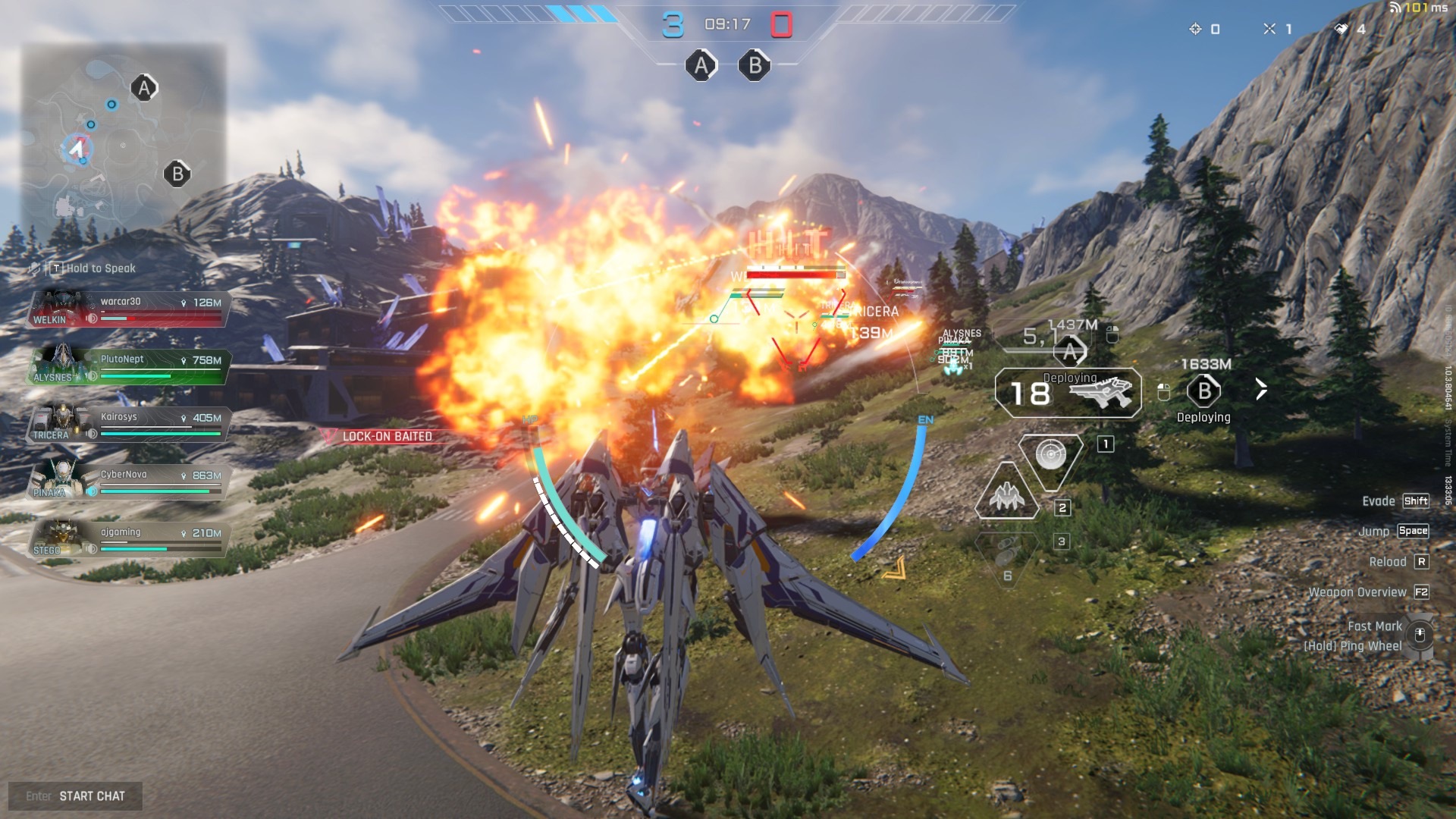Pick Kairosys piloting Tricera in squad list
The image size is (1456, 819).
(x=129, y=425)
